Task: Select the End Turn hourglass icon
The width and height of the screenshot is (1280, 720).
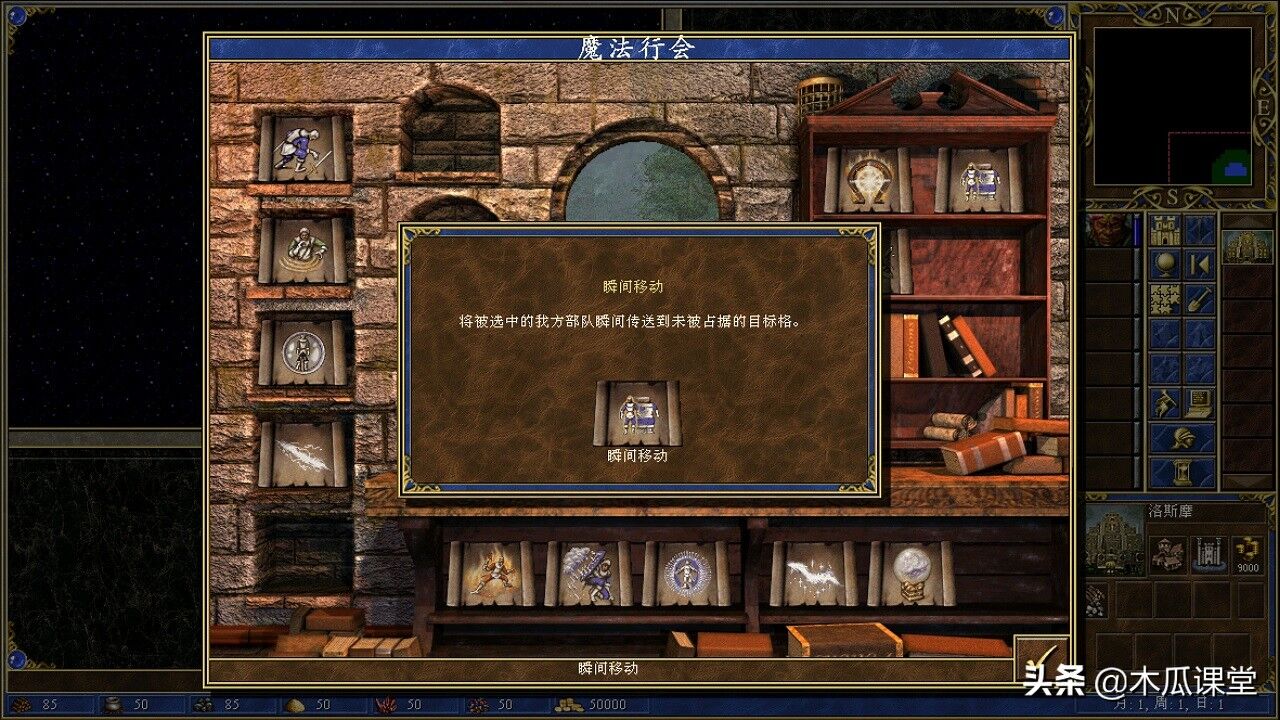Action: [1182, 469]
